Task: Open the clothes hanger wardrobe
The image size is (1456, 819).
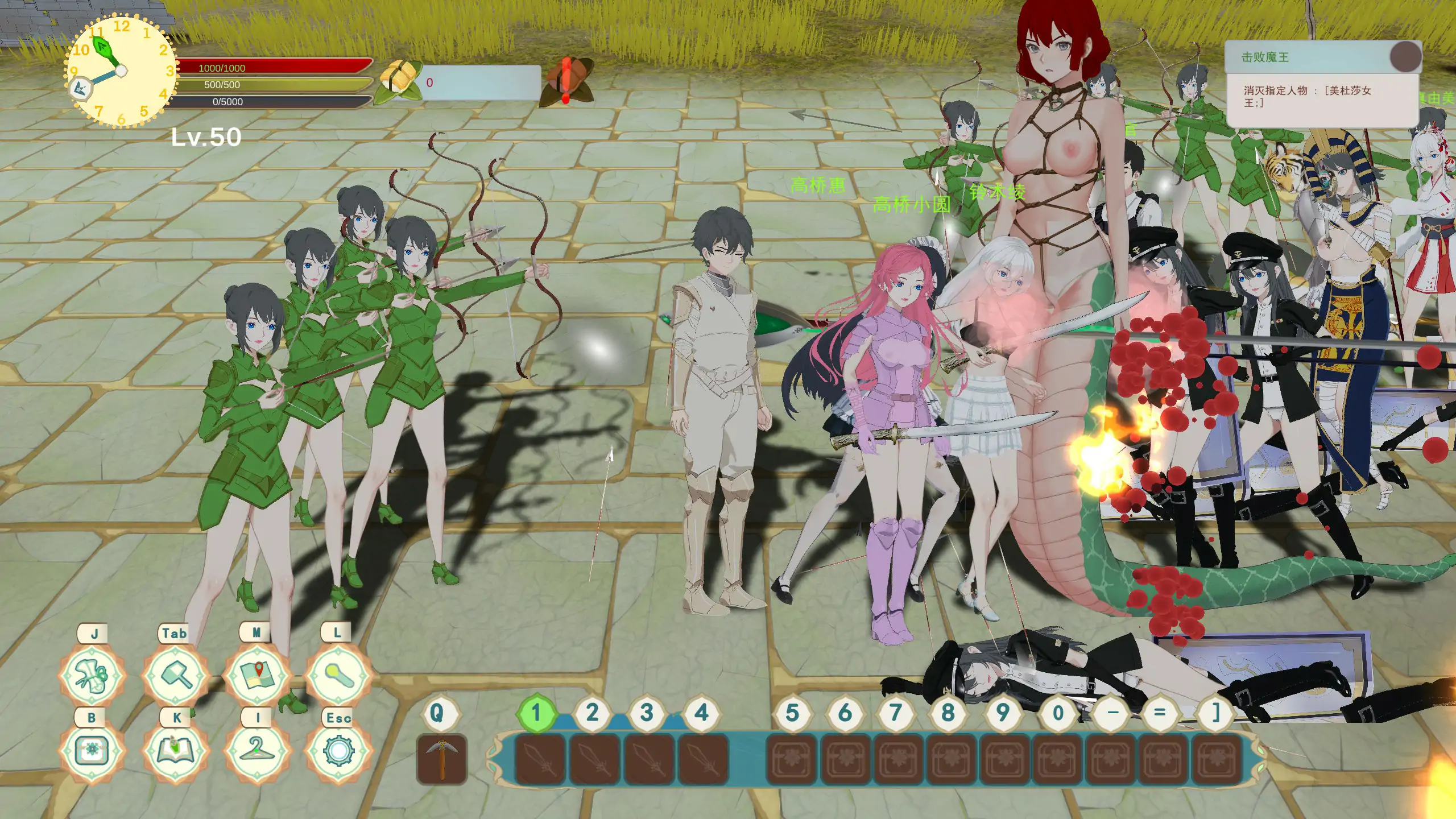Action: 257,751
